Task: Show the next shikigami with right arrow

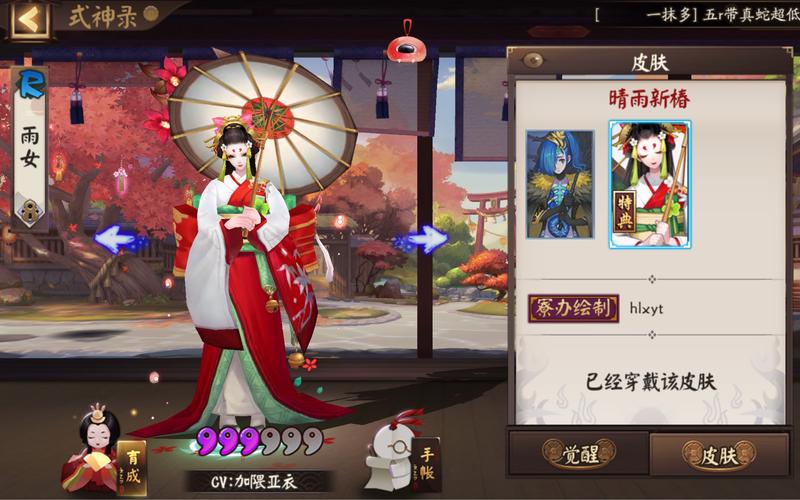Action: pyautogui.click(x=428, y=239)
